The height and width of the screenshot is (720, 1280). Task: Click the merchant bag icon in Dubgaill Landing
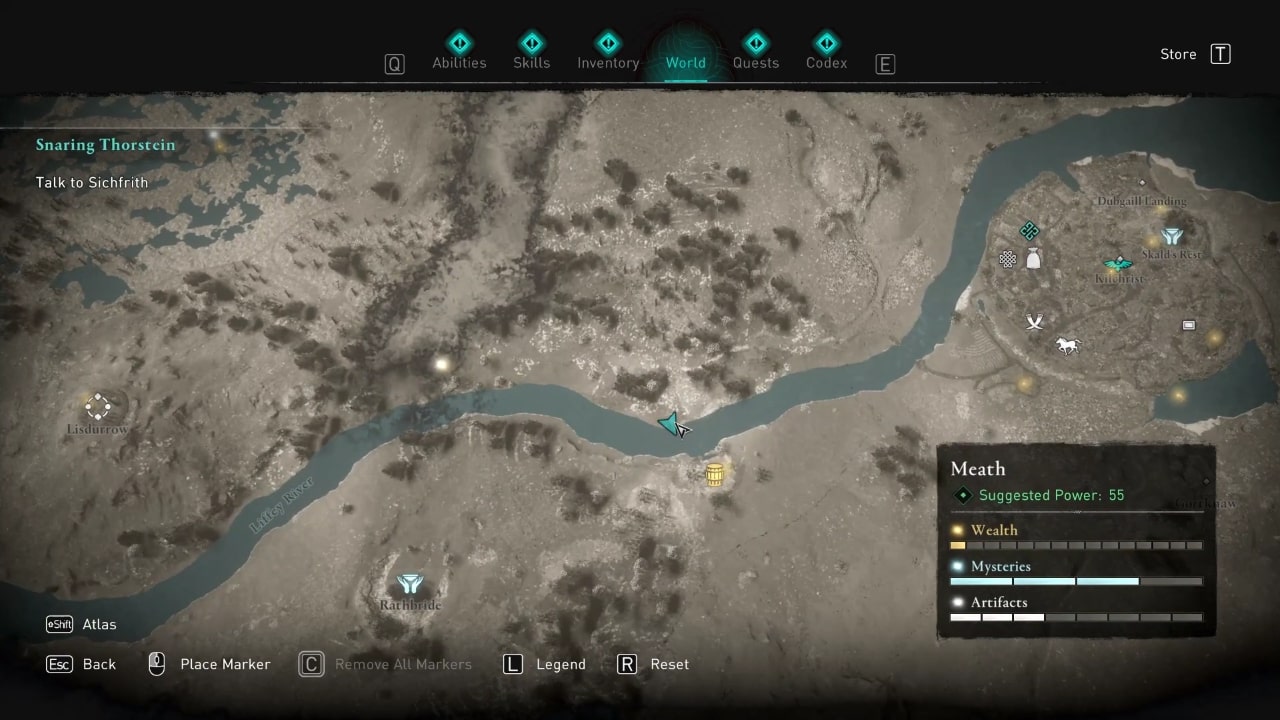[1035, 258]
